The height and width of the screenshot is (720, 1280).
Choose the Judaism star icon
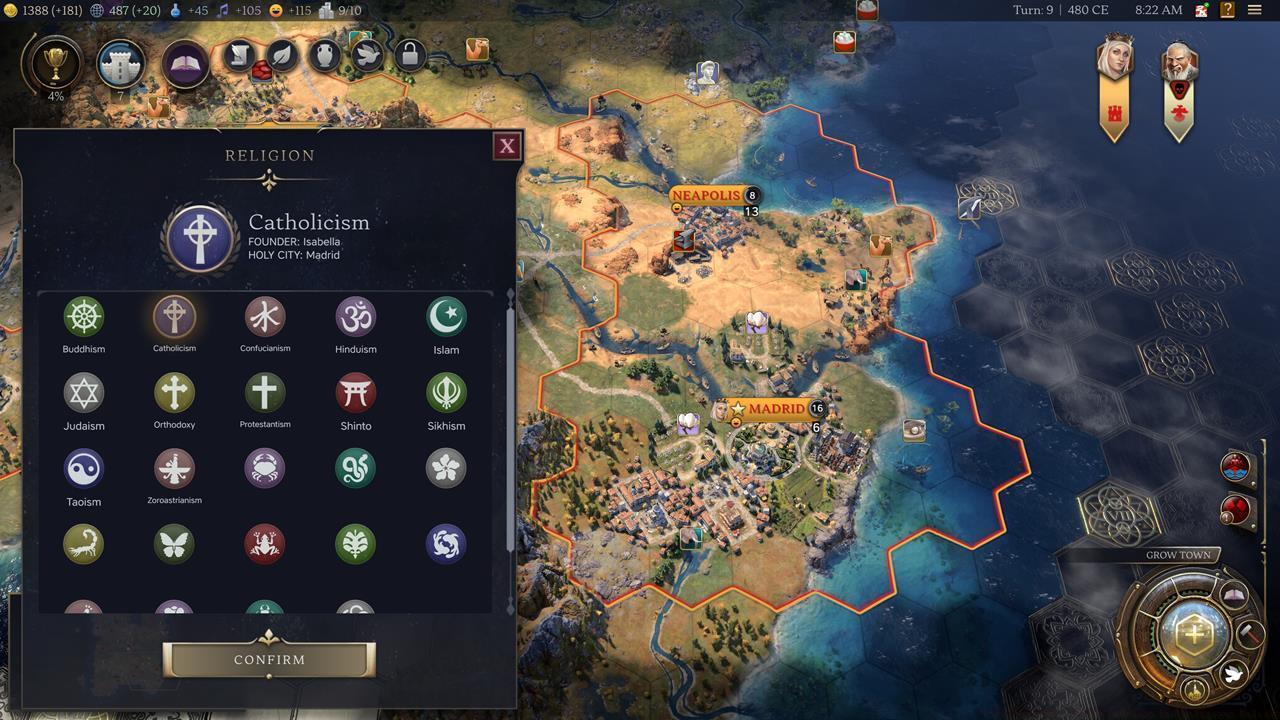pyautogui.click(x=84, y=393)
